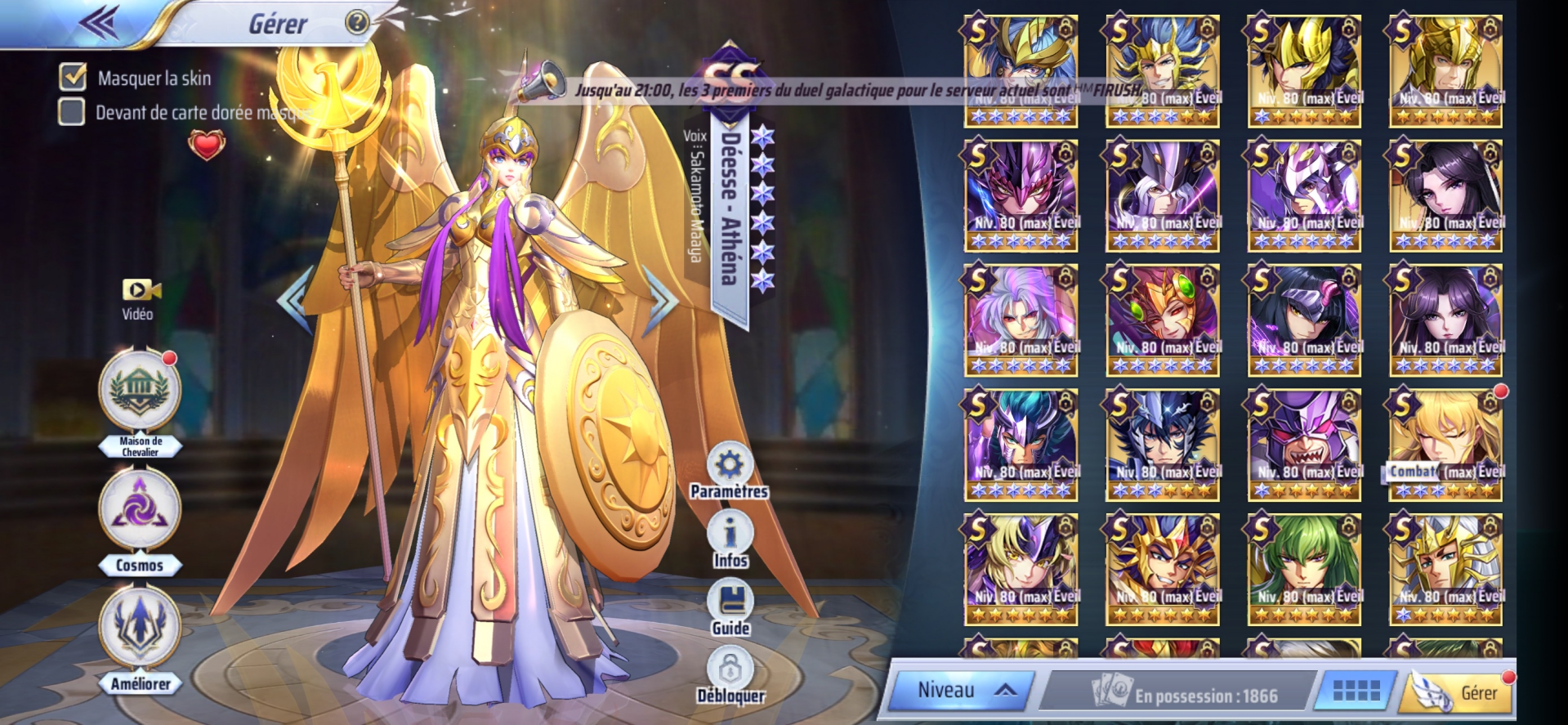Choose the blonde knight card marked Combat

1445,444
